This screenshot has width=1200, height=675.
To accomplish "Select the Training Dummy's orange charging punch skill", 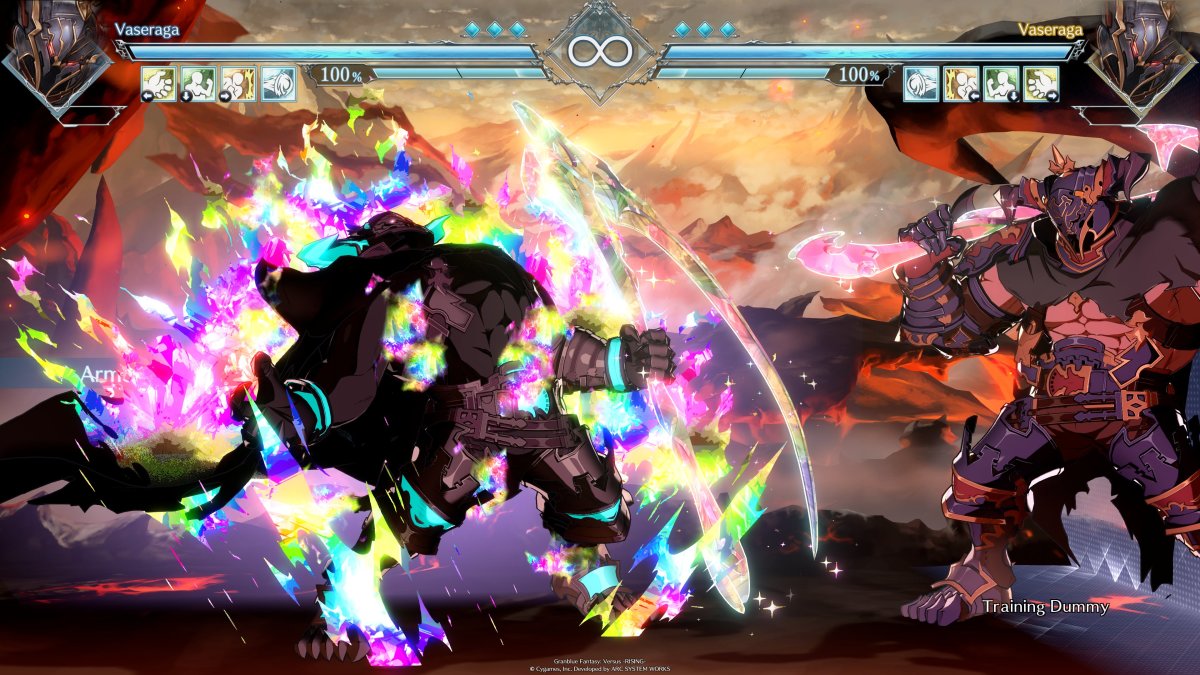I will tap(961, 84).
